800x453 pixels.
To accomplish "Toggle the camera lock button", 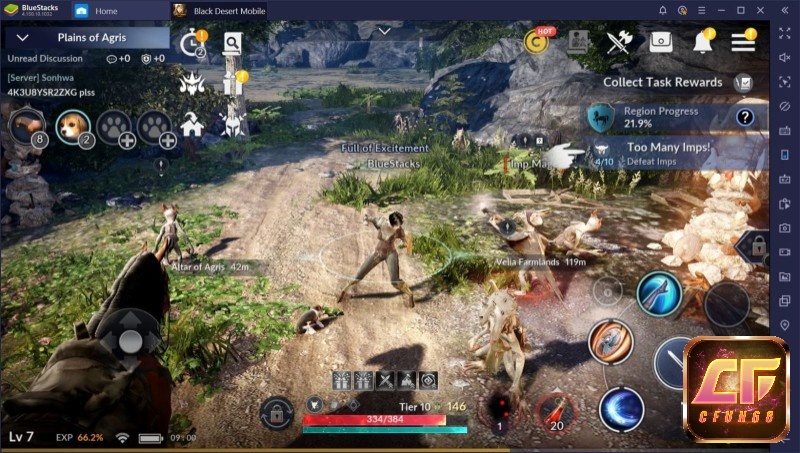I will (x=277, y=410).
